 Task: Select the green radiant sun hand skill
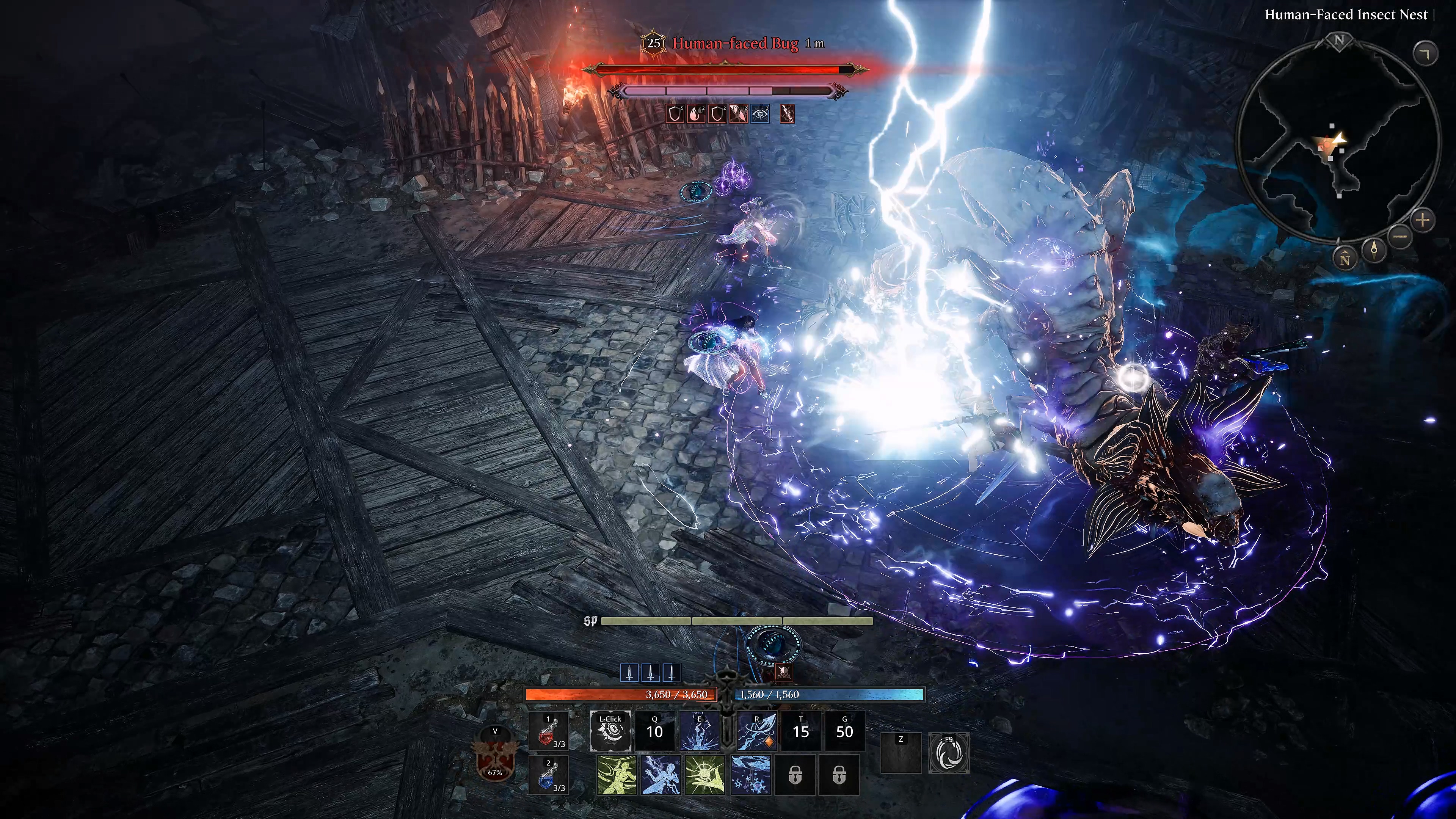pyautogui.click(x=705, y=775)
